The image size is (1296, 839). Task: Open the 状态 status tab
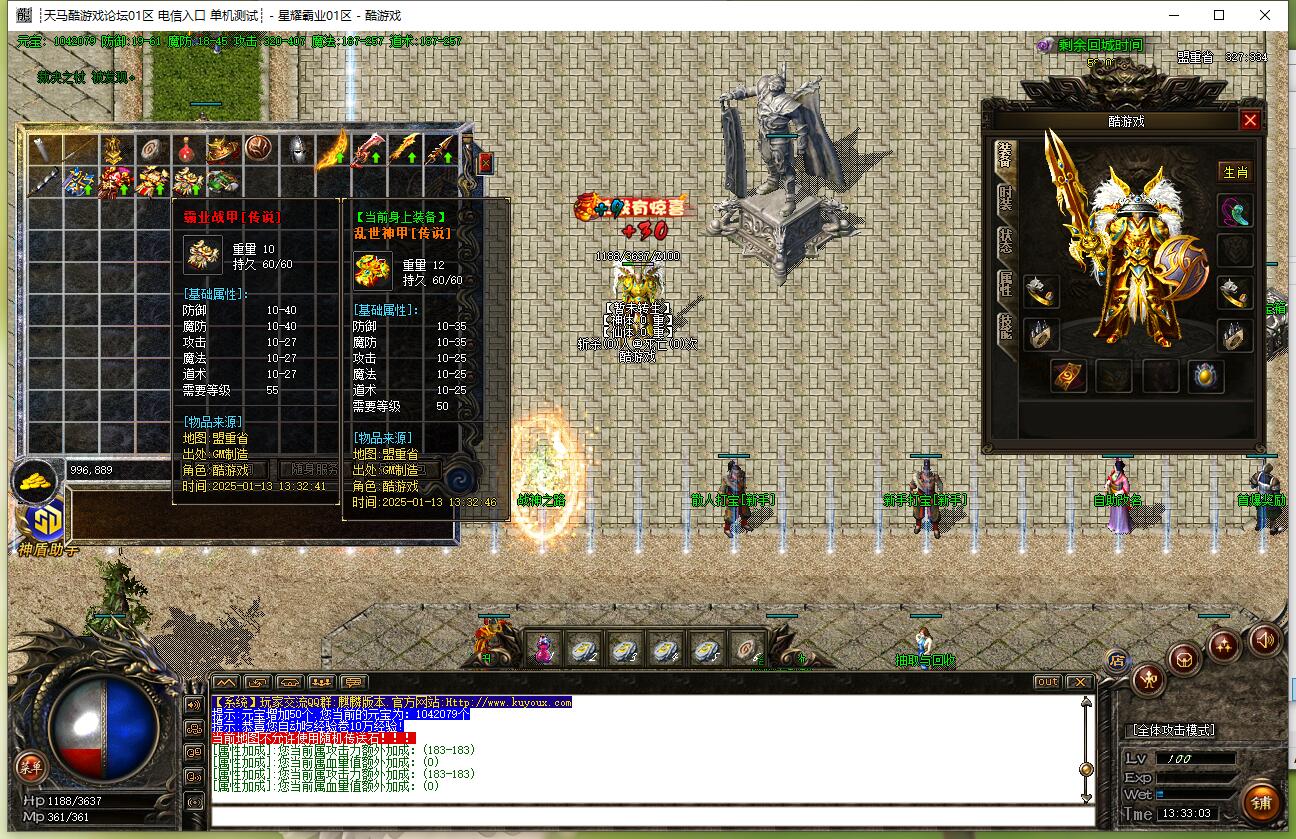1005,241
